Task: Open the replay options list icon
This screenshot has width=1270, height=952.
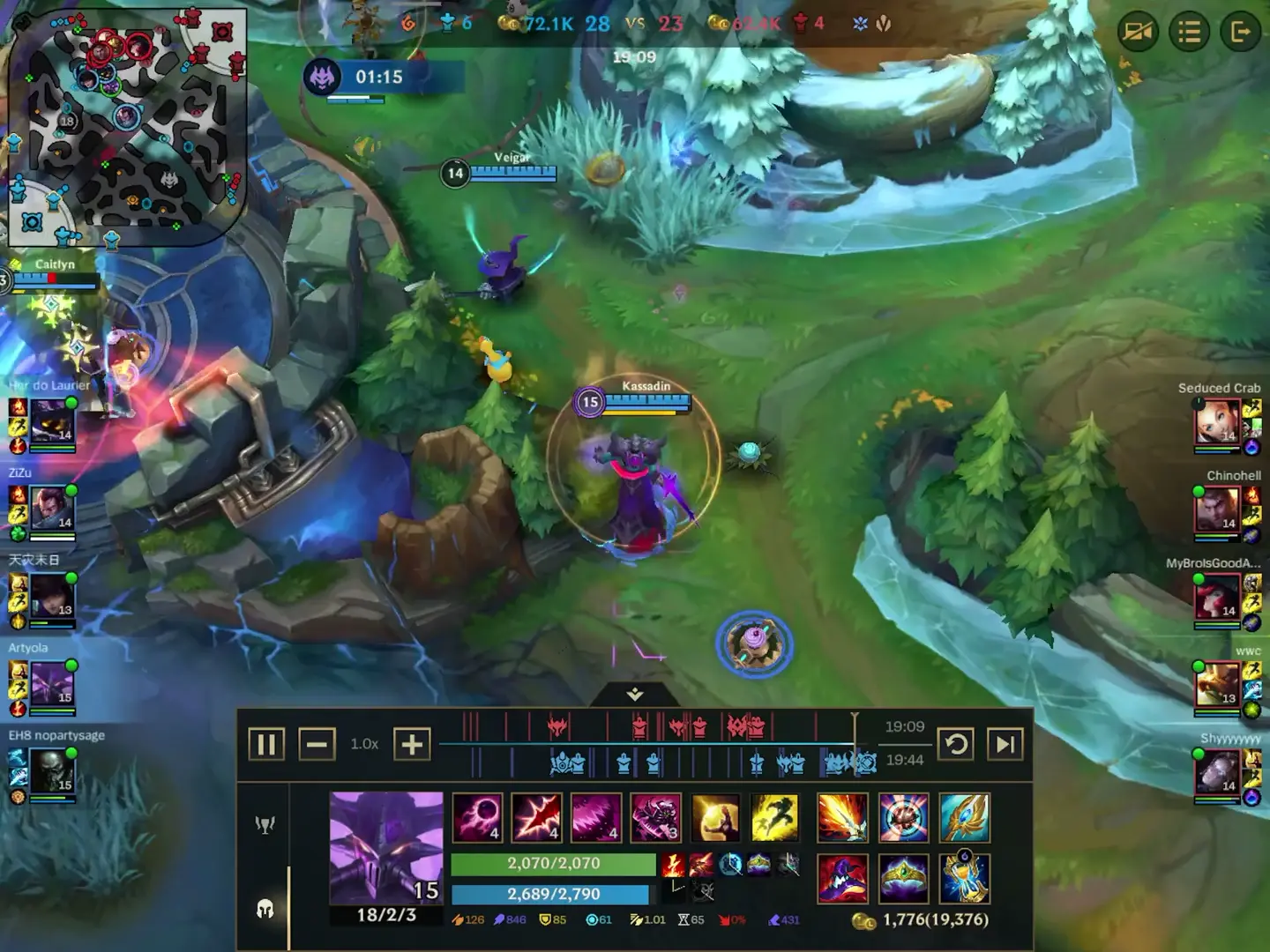Action: [x=1188, y=32]
